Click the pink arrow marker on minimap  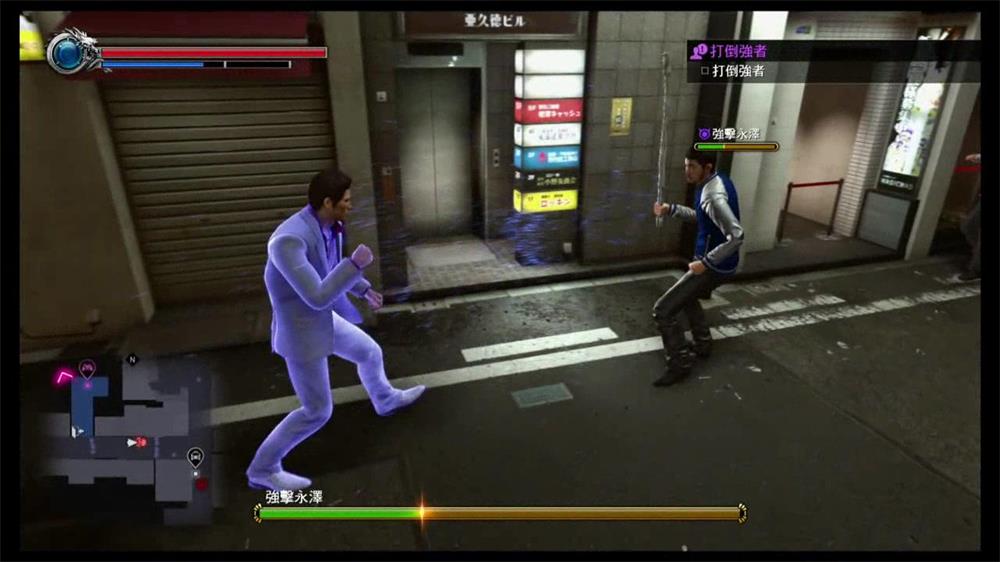pos(66,375)
